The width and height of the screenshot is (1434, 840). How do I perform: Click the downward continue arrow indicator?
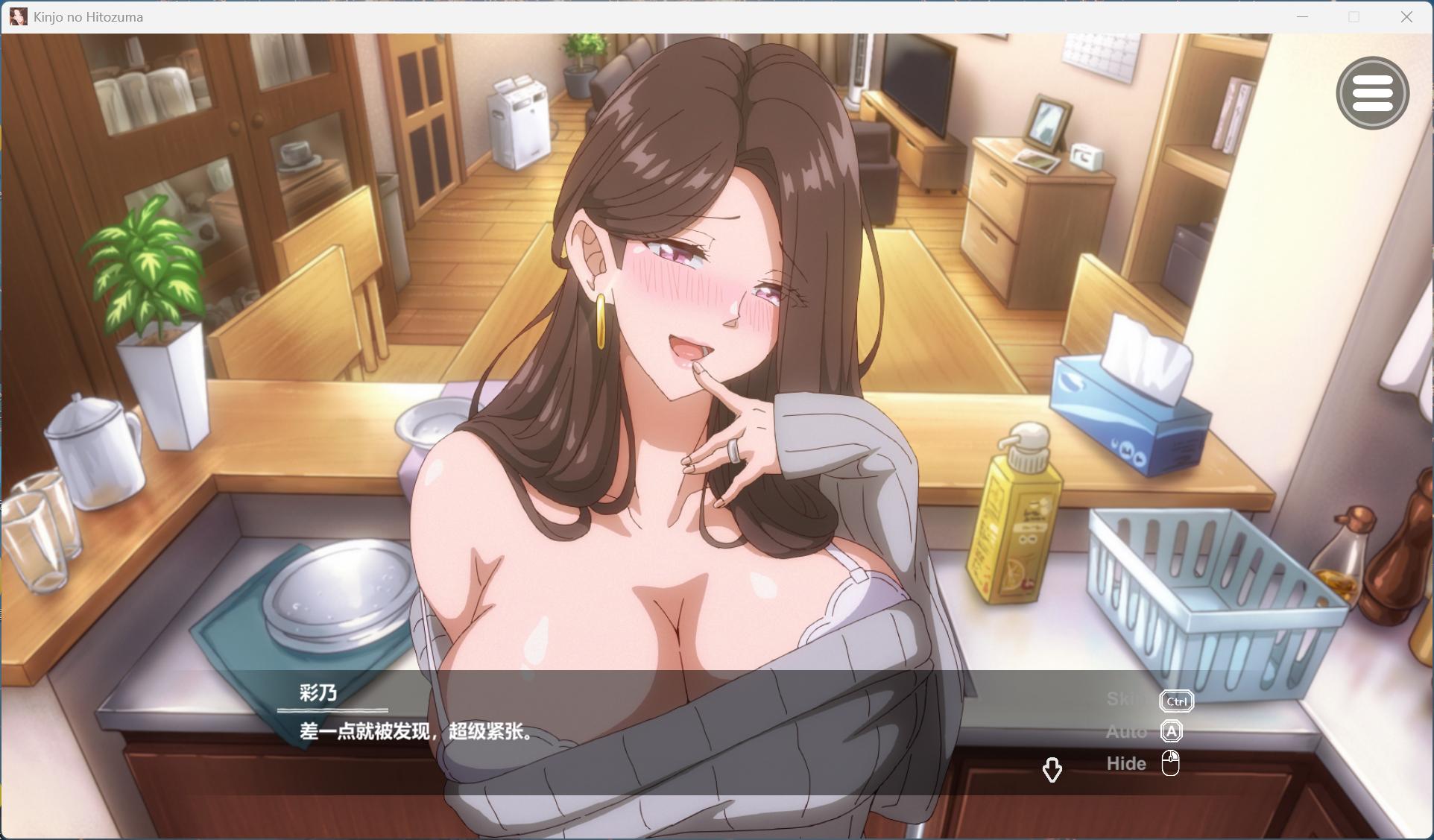pyautogui.click(x=1052, y=770)
